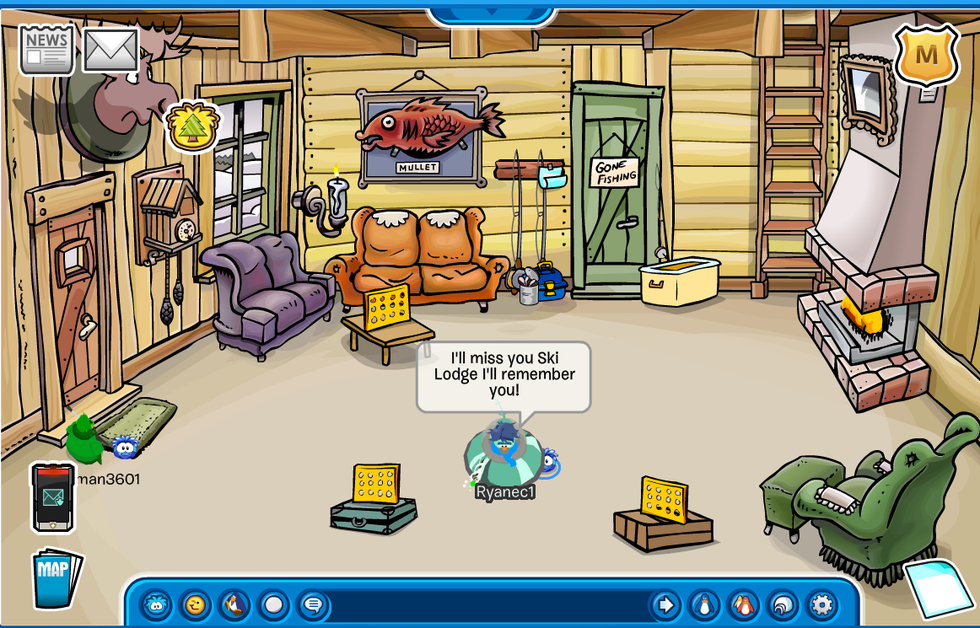Go to your igloo

click(782, 605)
